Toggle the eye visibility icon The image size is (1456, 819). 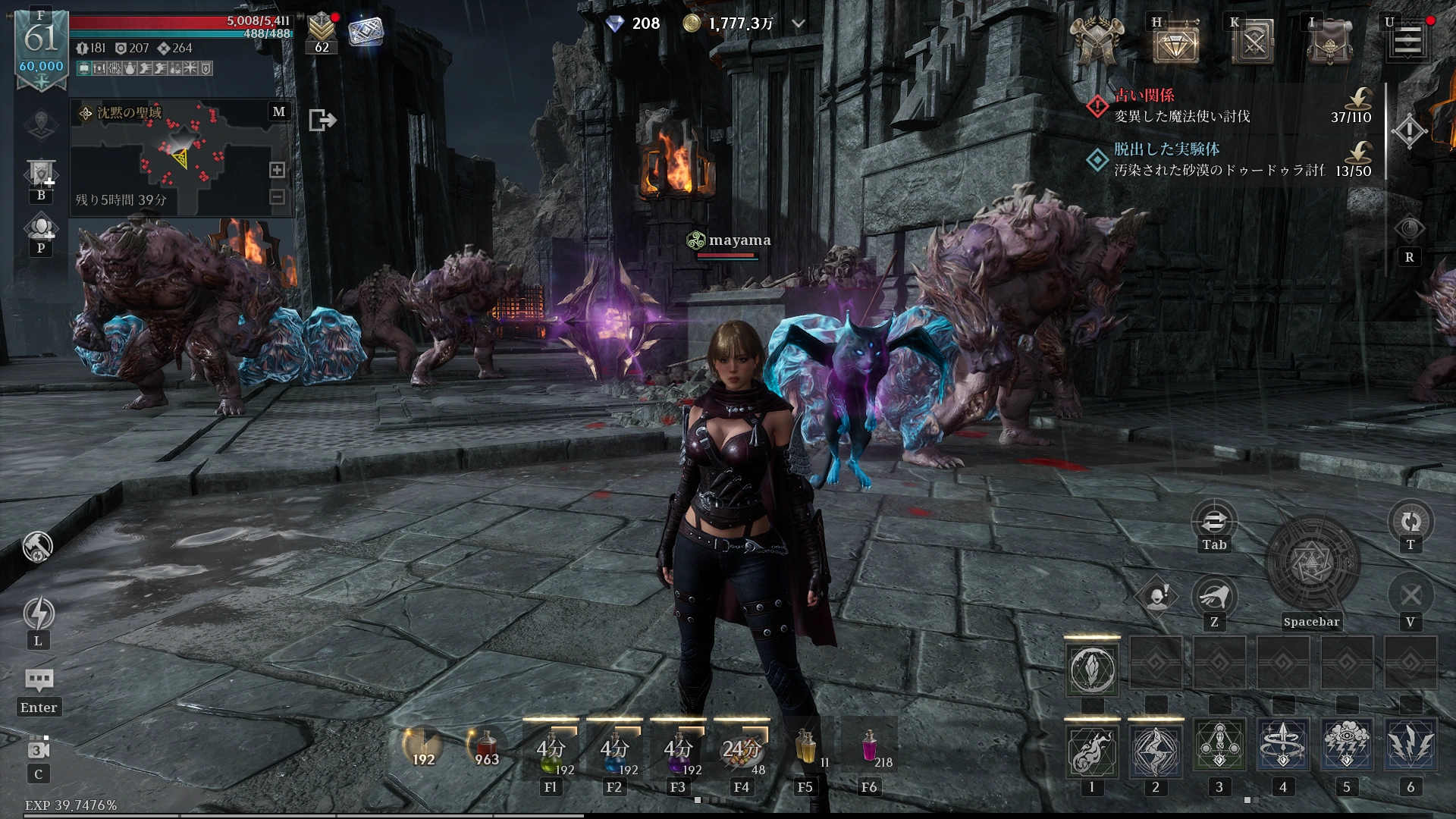point(1410,229)
